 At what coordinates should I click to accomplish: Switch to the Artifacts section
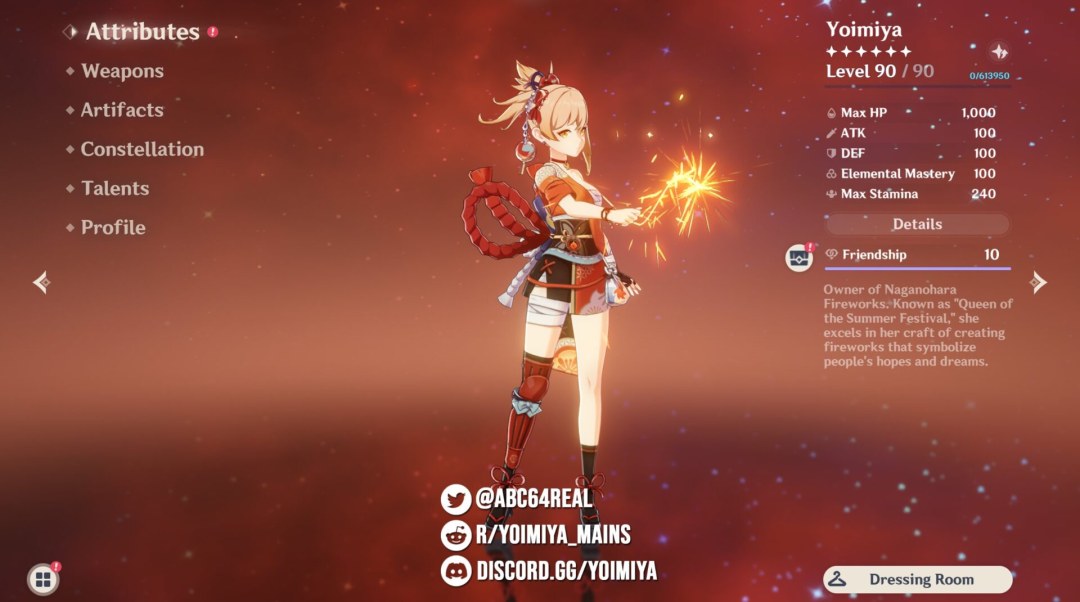tap(121, 110)
